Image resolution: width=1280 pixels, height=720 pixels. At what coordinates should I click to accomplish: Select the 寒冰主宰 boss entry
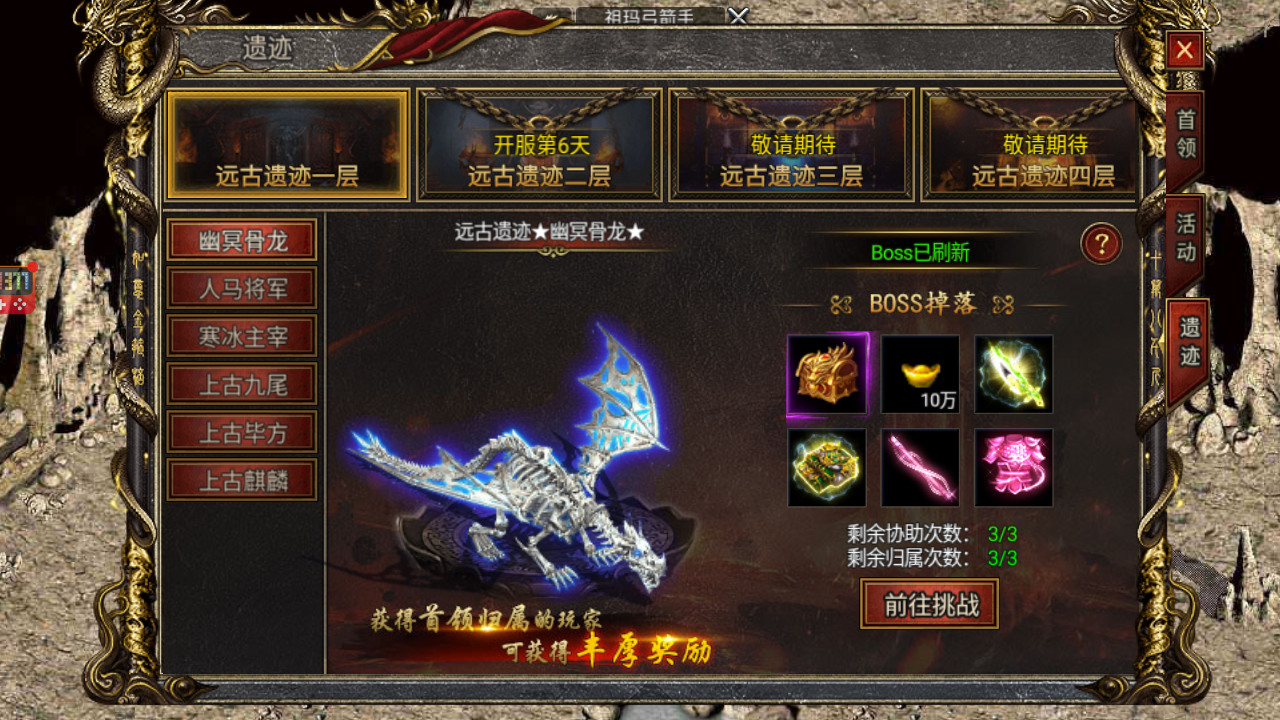tap(242, 336)
